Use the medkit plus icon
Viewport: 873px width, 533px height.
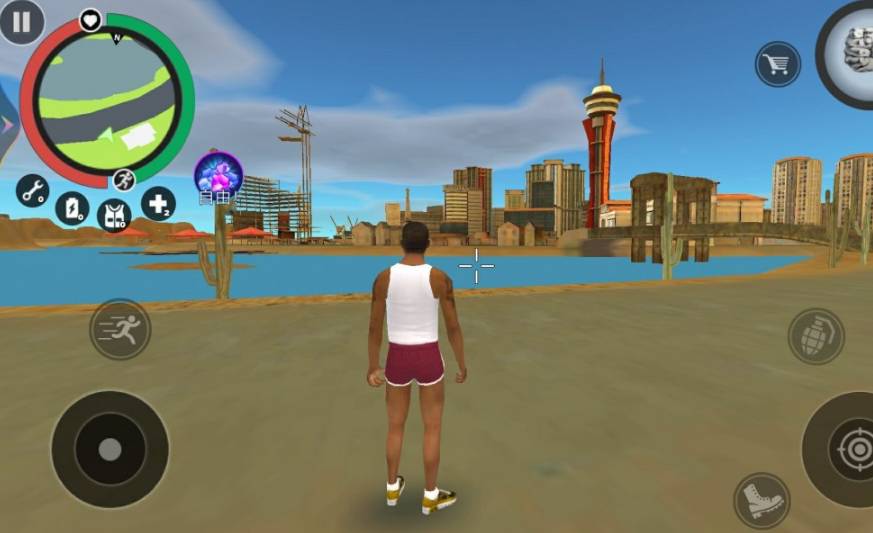(157, 203)
